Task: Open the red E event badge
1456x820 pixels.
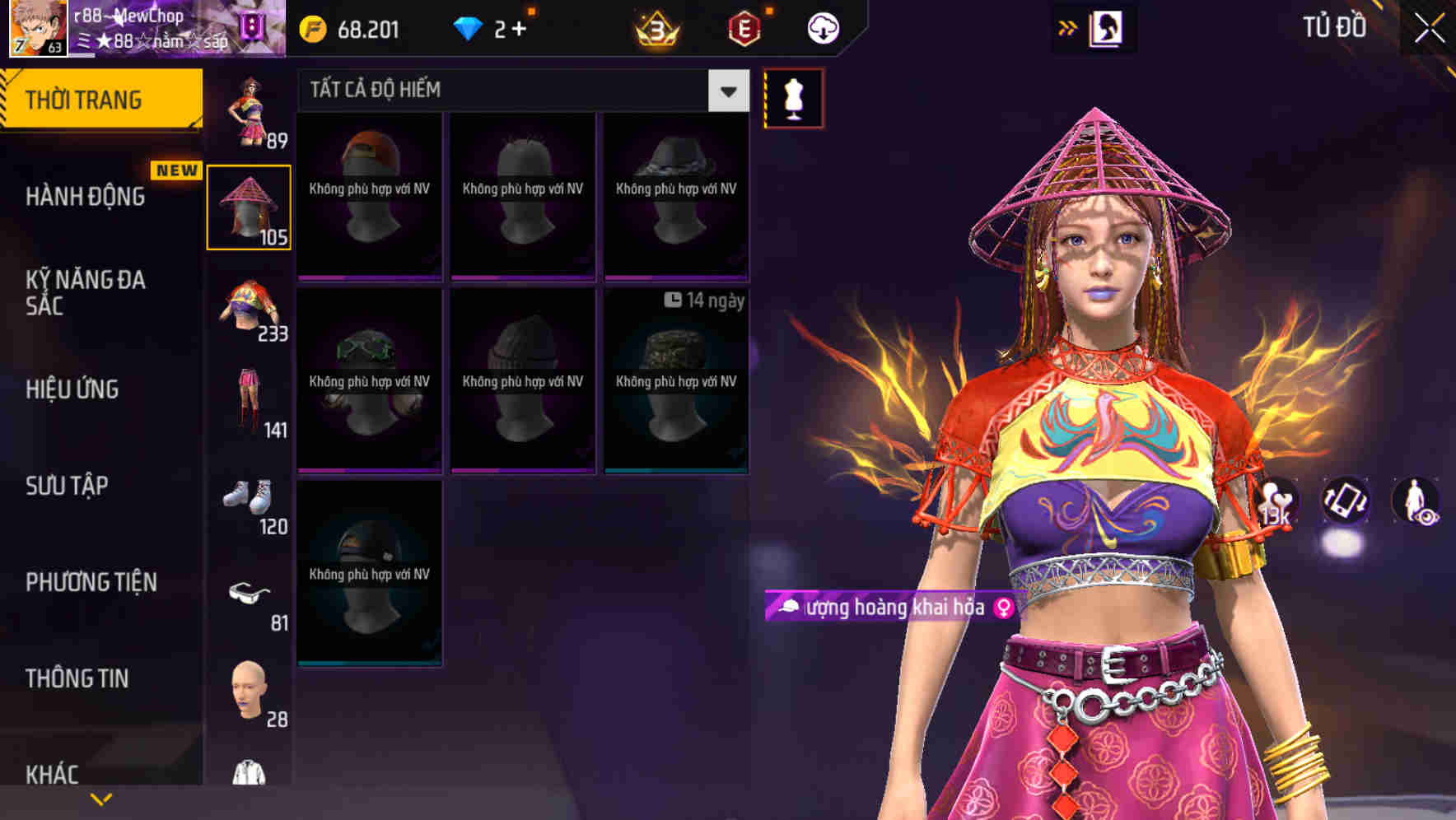Action: 744,27
